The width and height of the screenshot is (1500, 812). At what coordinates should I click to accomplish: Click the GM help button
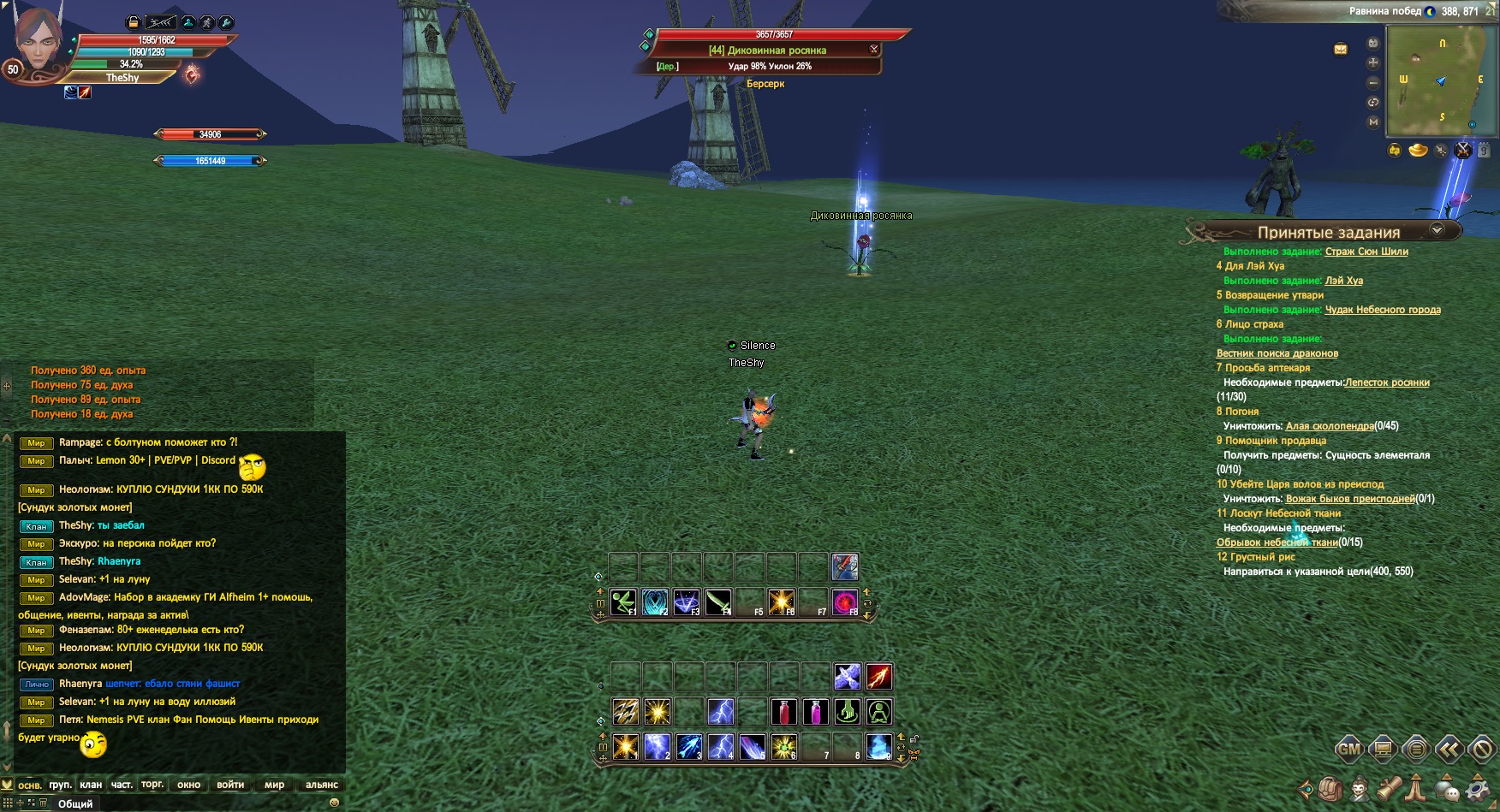click(x=1349, y=750)
